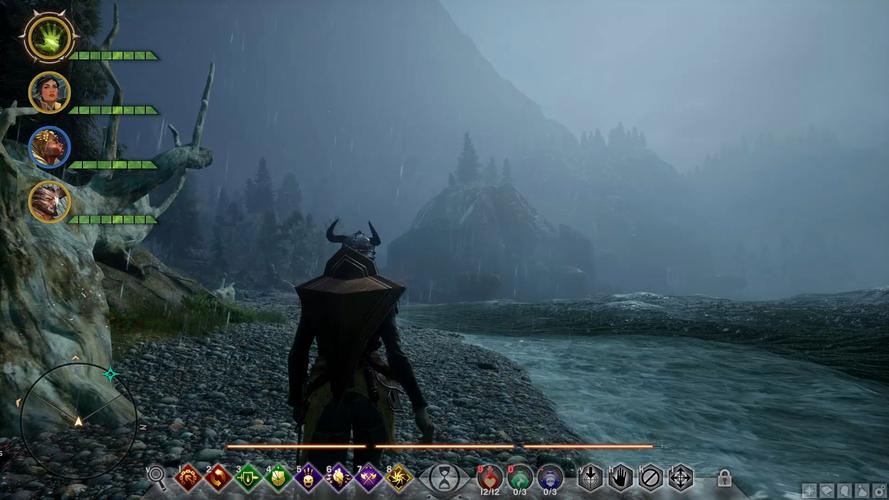The height and width of the screenshot is (500, 889).
Task: Activate the crossed axes ability in slot 7
Action: pyautogui.click(x=369, y=477)
